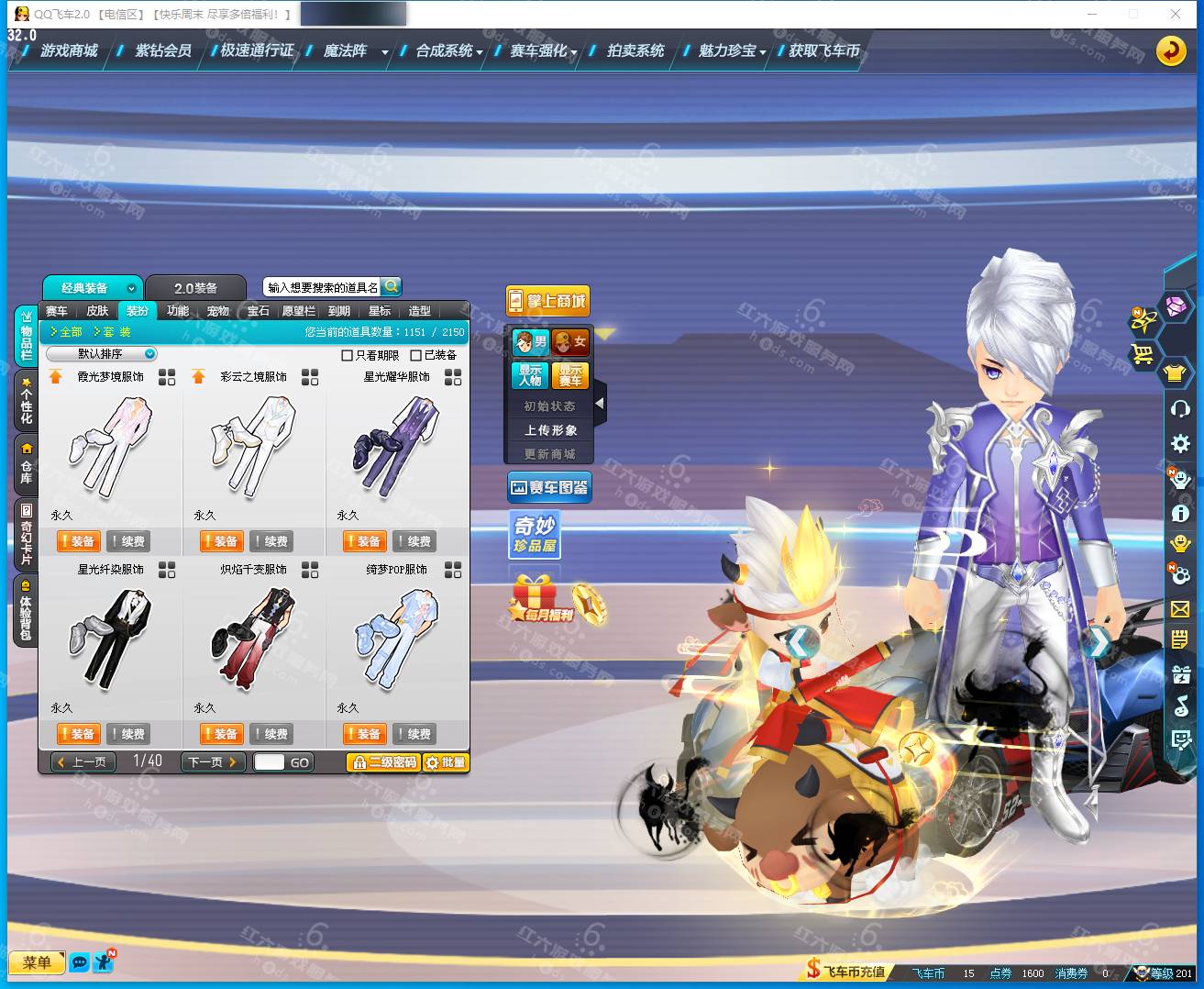This screenshot has width=1204, height=989.
Task: Close the QQ飞车 game window
Action: (x=1175, y=14)
